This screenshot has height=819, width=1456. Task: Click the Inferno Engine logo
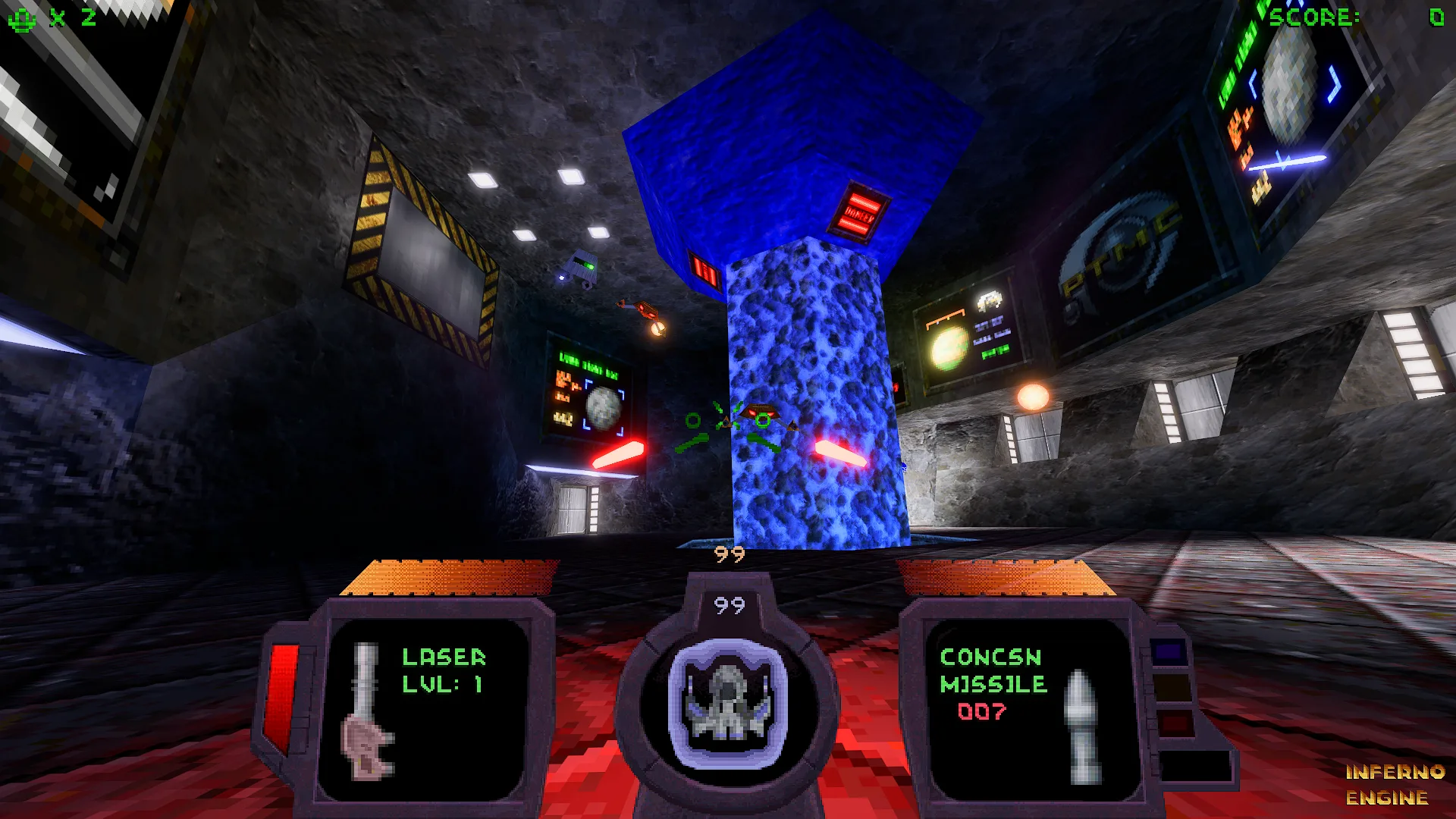pyautogui.click(x=1394, y=784)
